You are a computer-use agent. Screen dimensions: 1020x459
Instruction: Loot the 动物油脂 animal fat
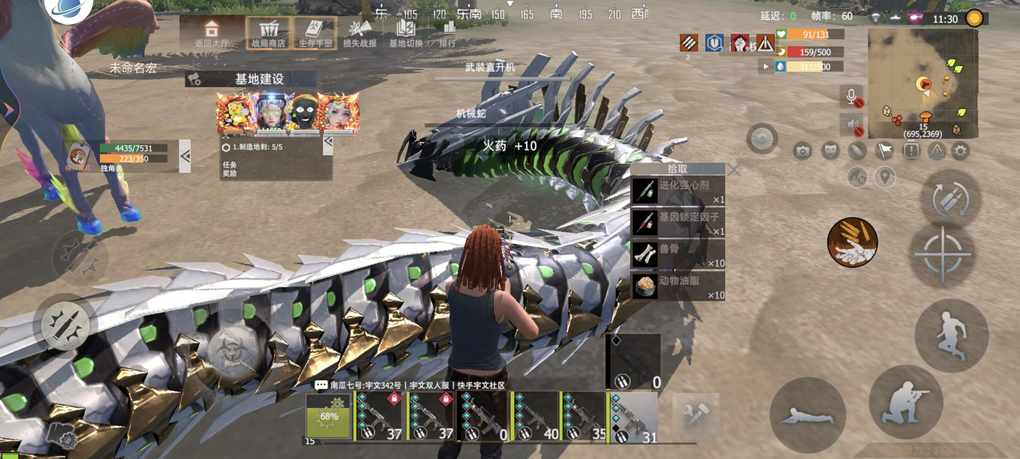(678, 286)
